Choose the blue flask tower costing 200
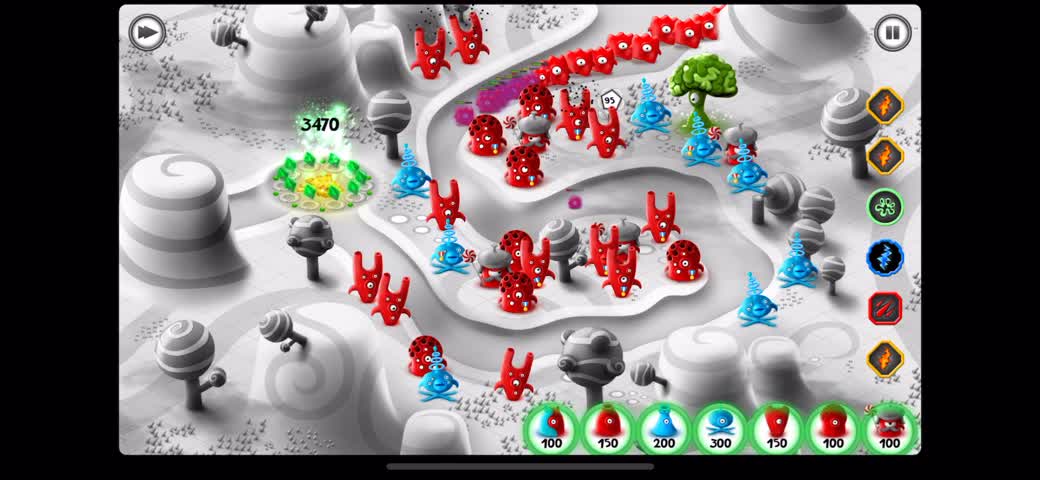This screenshot has height=480, width=1040. [x=663, y=427]
